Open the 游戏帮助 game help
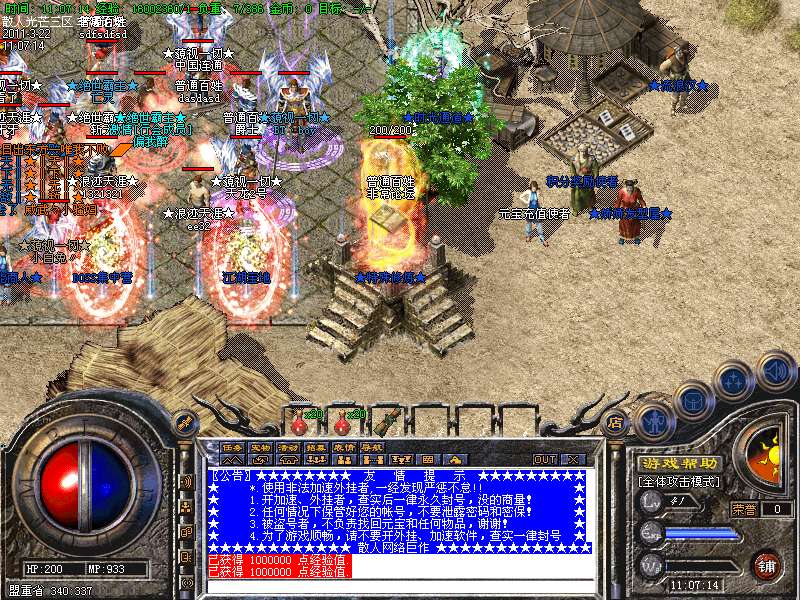The image size is (800, 600). coord(679,463)
